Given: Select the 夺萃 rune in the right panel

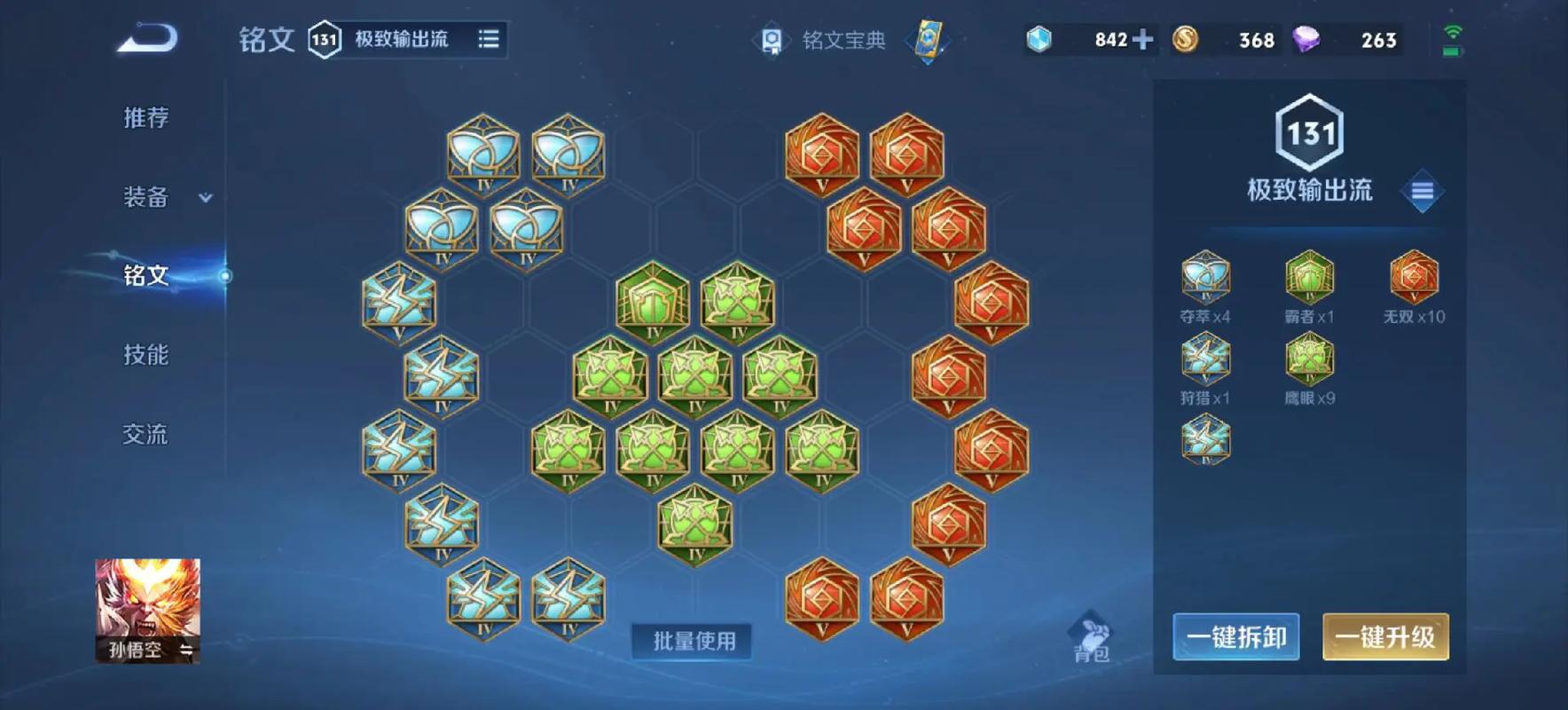Looking at the screenshot, I should point(1207,278).
